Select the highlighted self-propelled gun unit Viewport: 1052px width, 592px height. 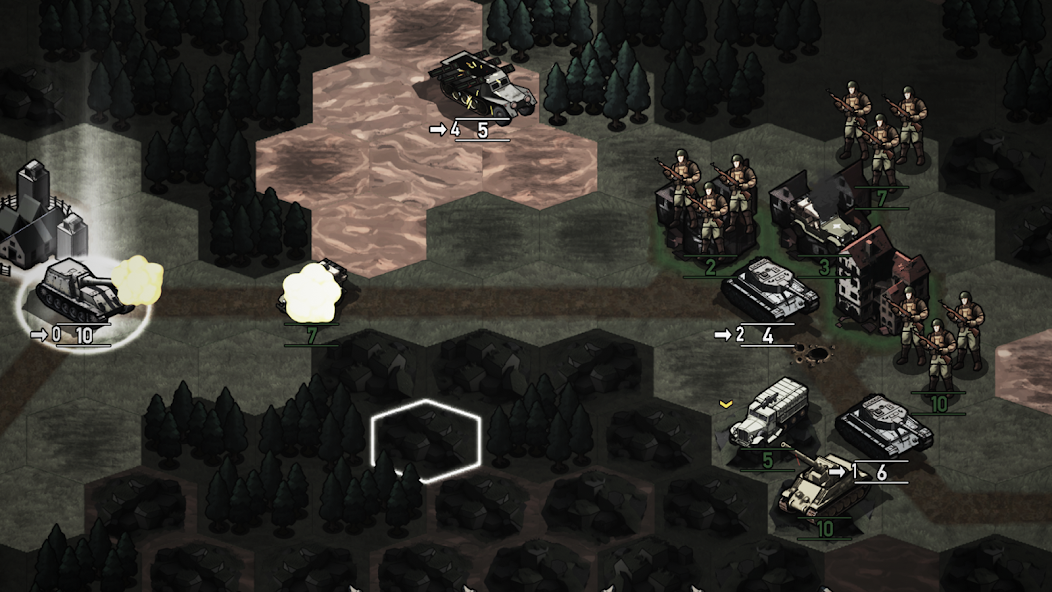point(80,291)
